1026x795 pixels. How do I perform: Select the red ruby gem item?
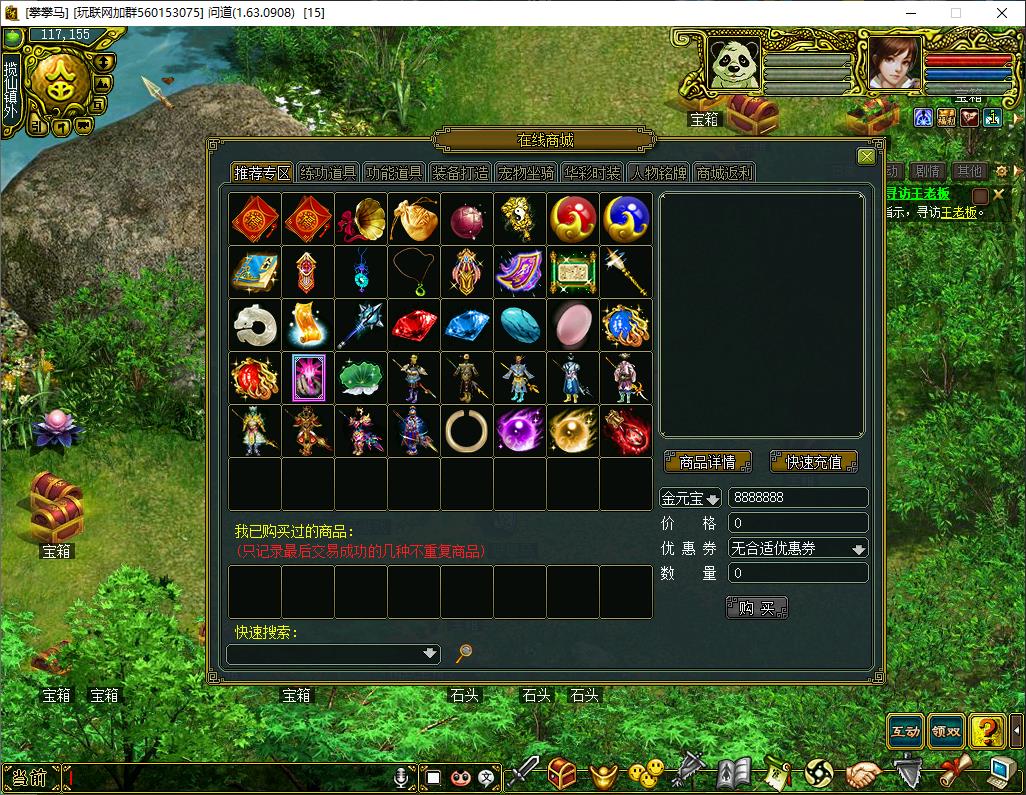click(x=414, y=325)
